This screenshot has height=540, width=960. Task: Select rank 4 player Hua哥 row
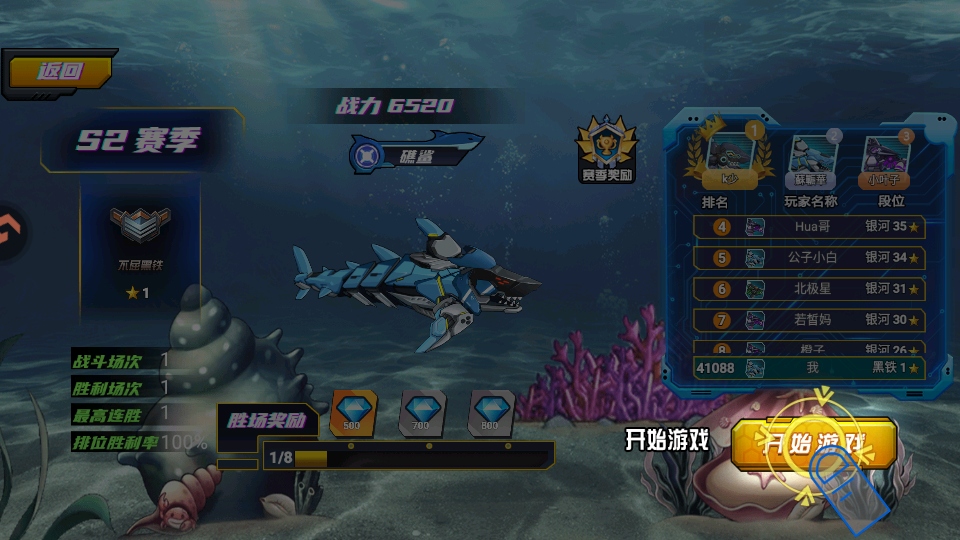tap(808, 227)
